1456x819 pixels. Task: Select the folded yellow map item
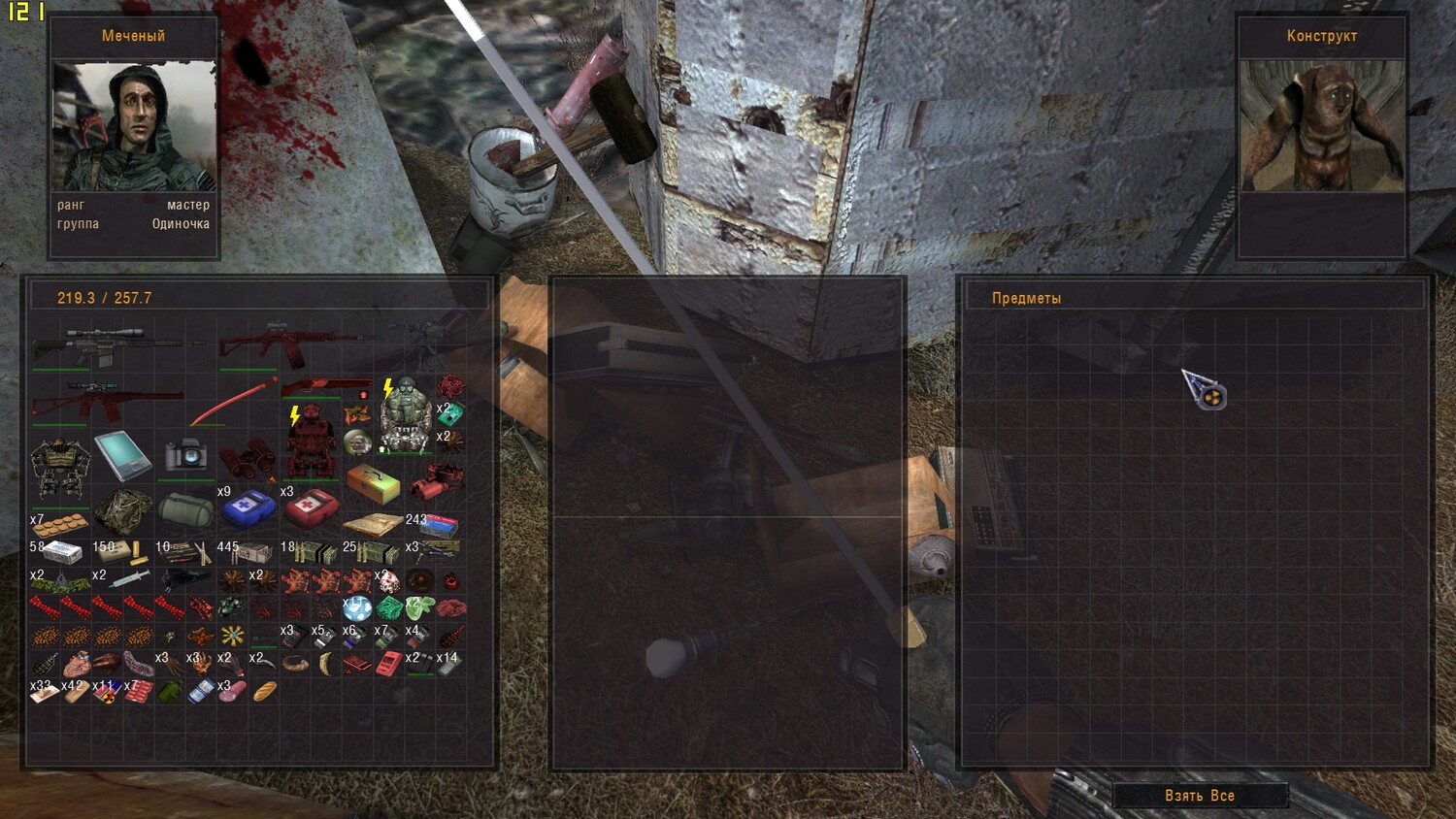pyautogui.click(x=372, y=525)
